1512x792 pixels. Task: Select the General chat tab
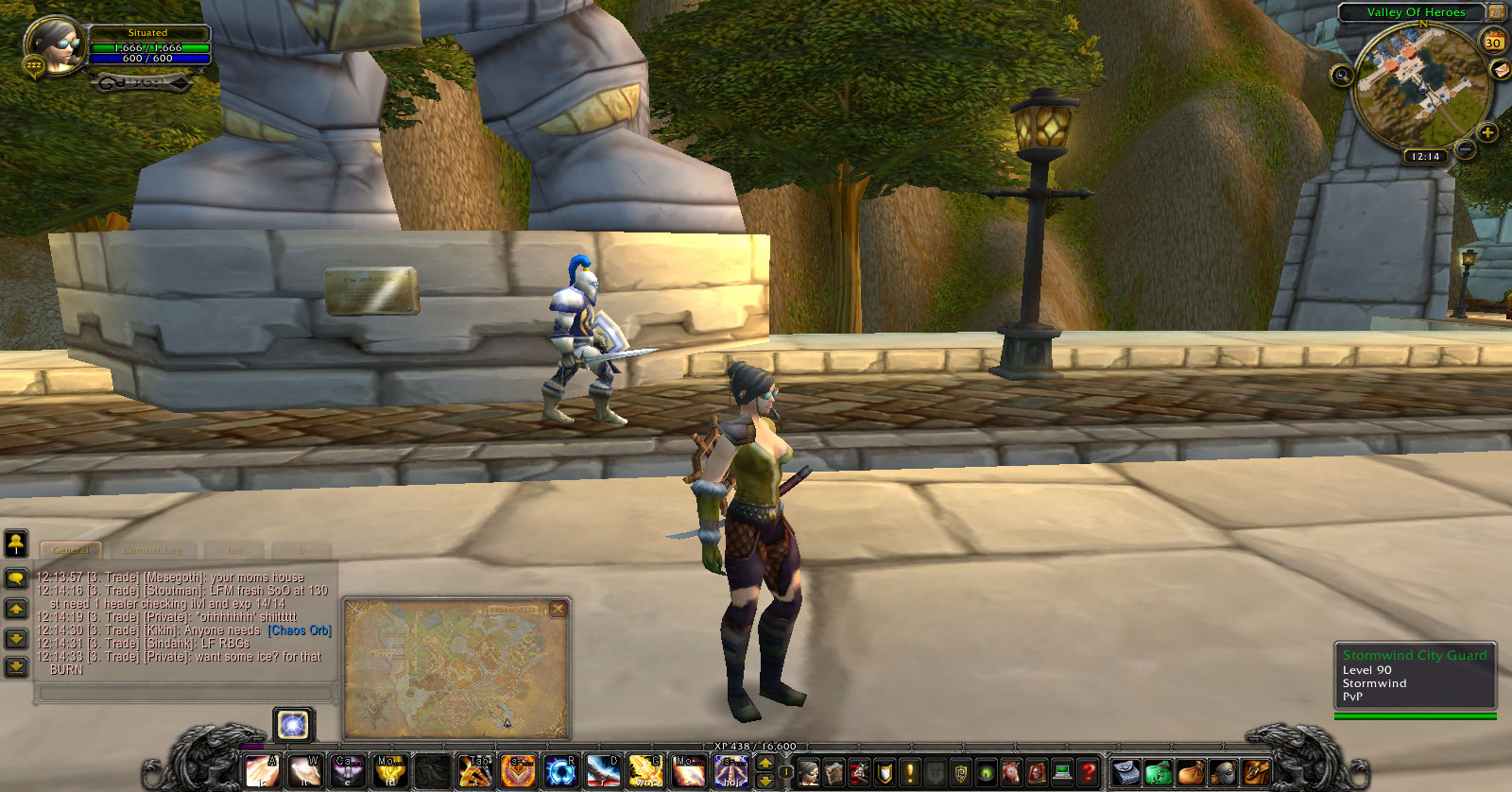tap(71, 550)
